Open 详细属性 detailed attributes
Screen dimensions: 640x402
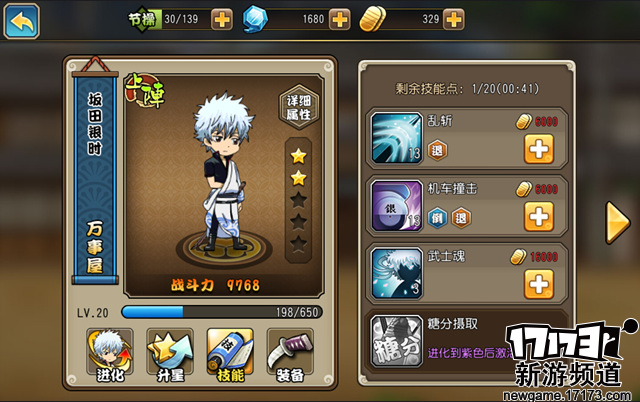point(297,108)
